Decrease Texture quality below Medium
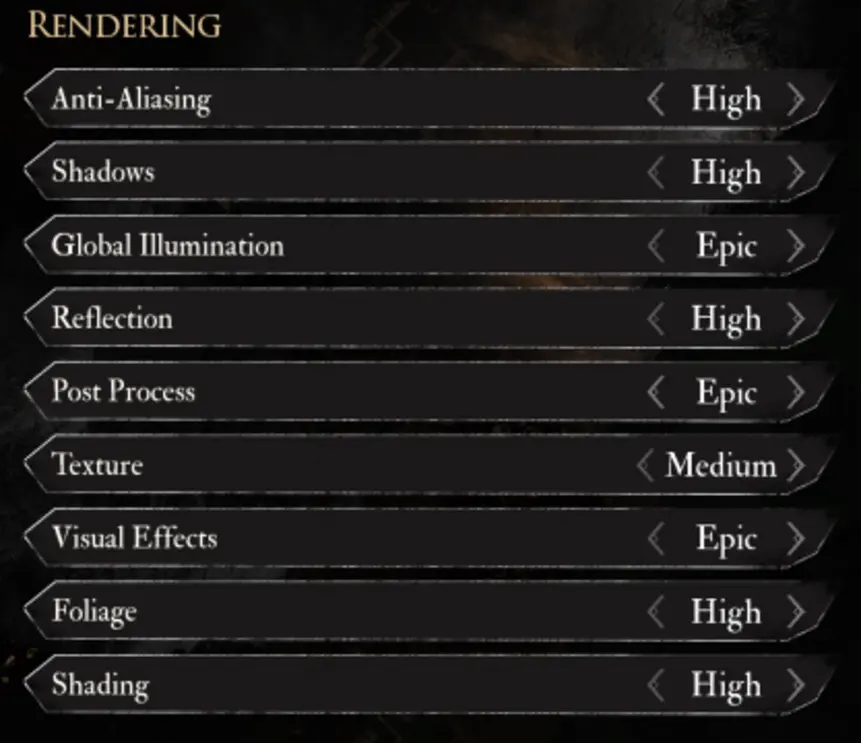 tap(646, 465)
